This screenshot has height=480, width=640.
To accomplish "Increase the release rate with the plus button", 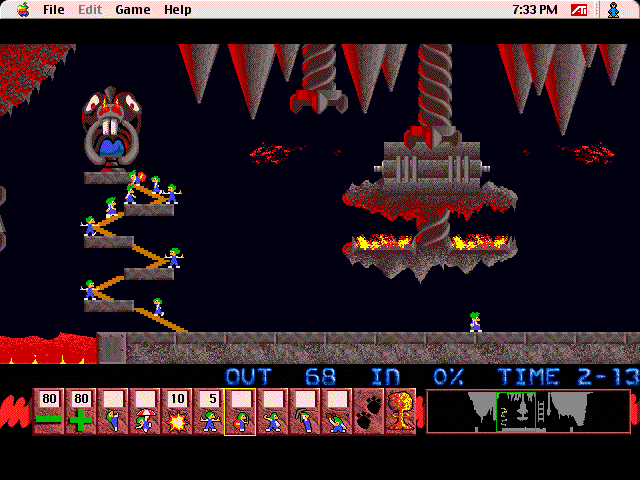I will pyautogui.click(x=80, y=412).
